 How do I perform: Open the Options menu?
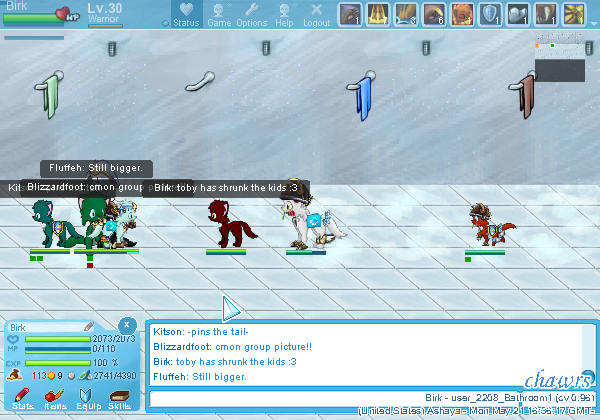point(252,15)
